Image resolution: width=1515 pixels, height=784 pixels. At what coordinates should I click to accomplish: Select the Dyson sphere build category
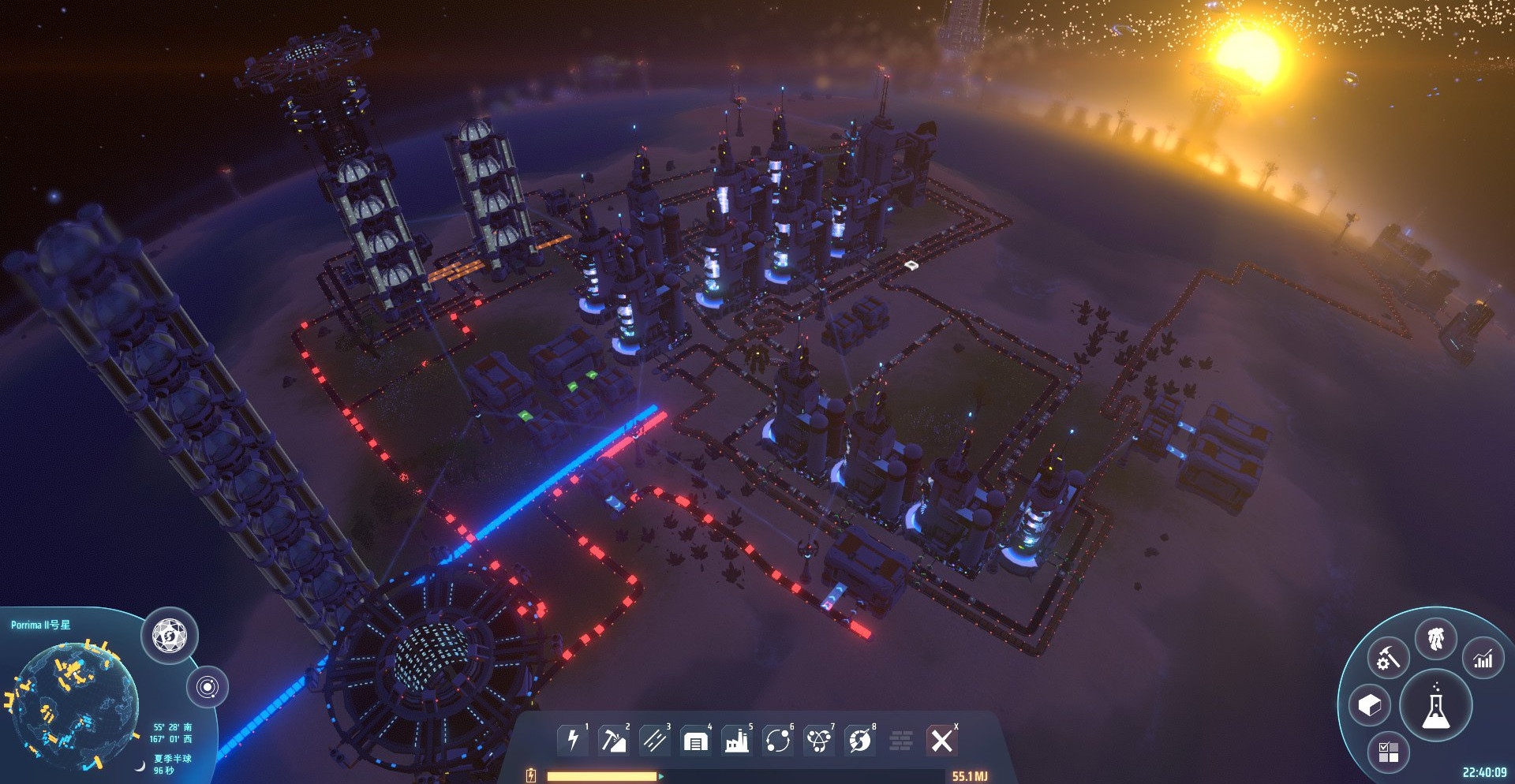(859, 741)
